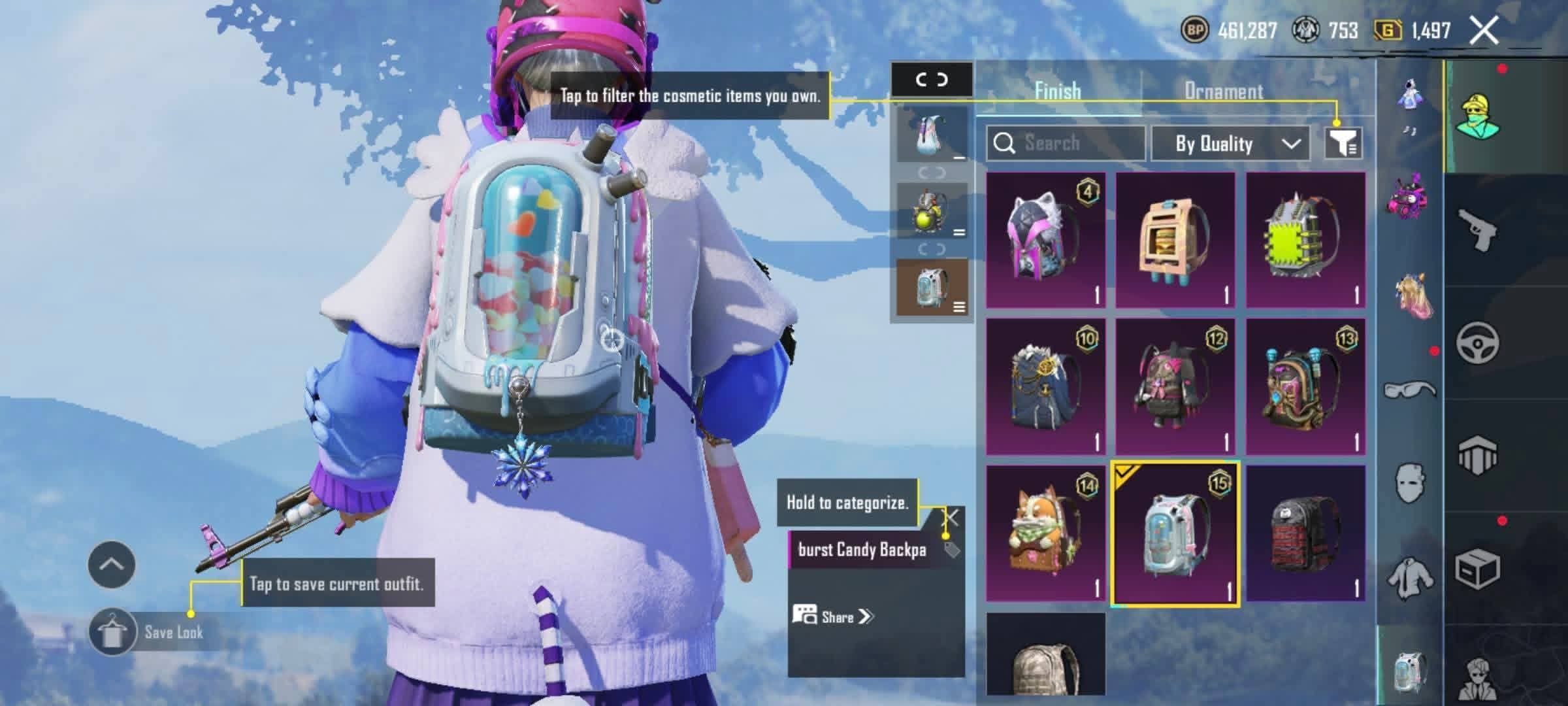Toggle the owned items filter funnel
This screenshot has height=706, width=1568.
pos(1343,143)
